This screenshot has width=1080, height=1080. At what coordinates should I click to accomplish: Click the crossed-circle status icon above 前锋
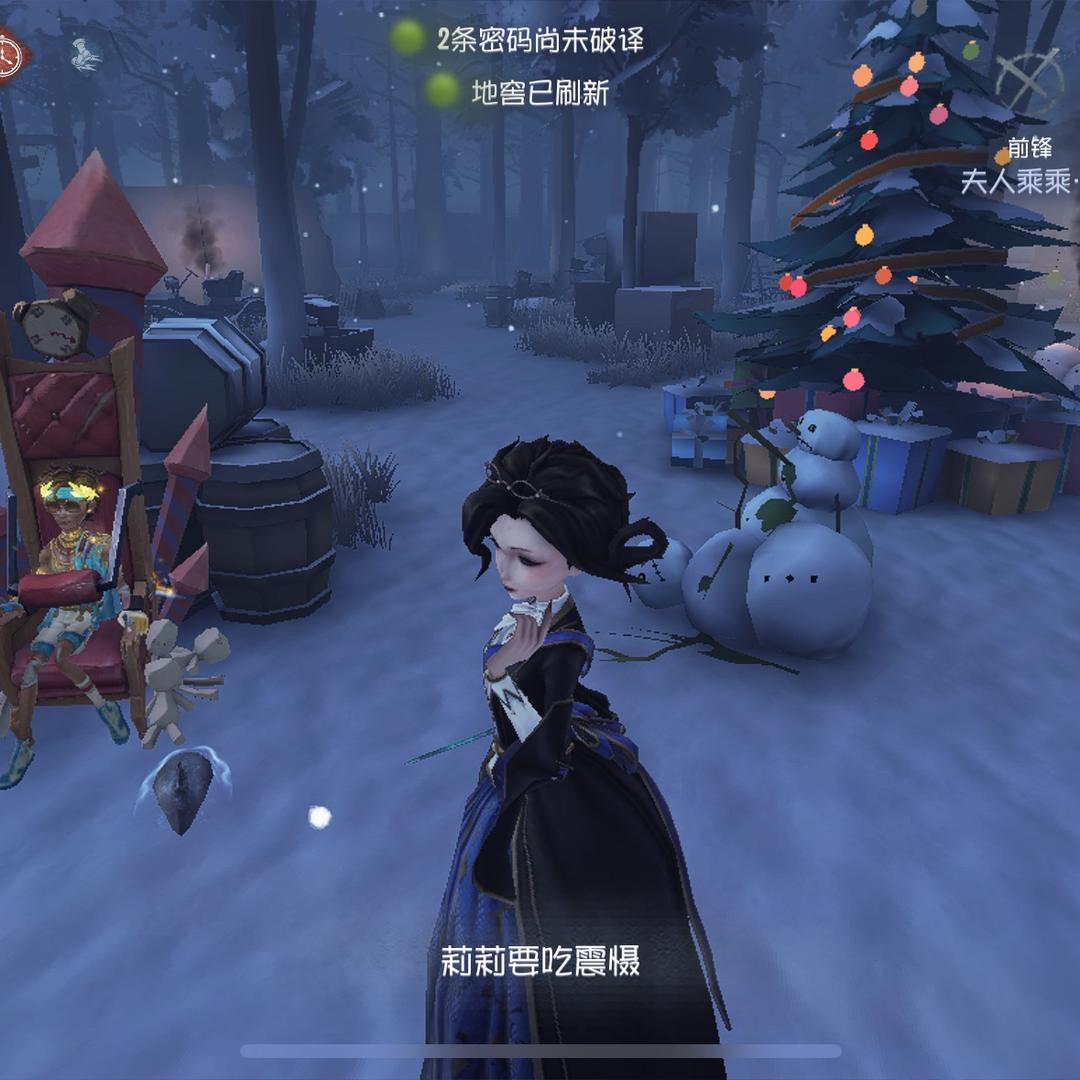[x=1030, y=80]
